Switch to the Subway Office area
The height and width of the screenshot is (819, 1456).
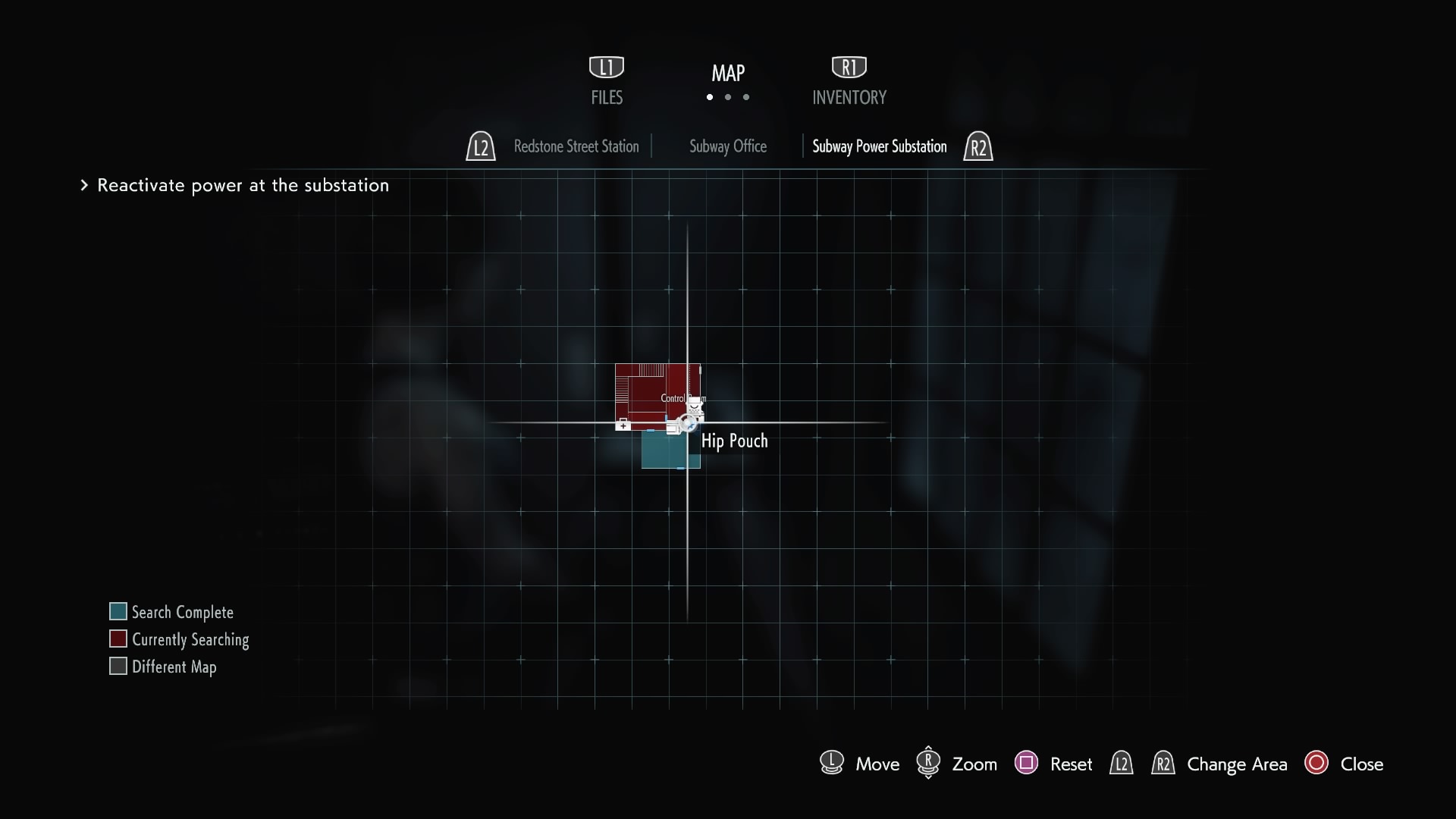click(728, 146)
